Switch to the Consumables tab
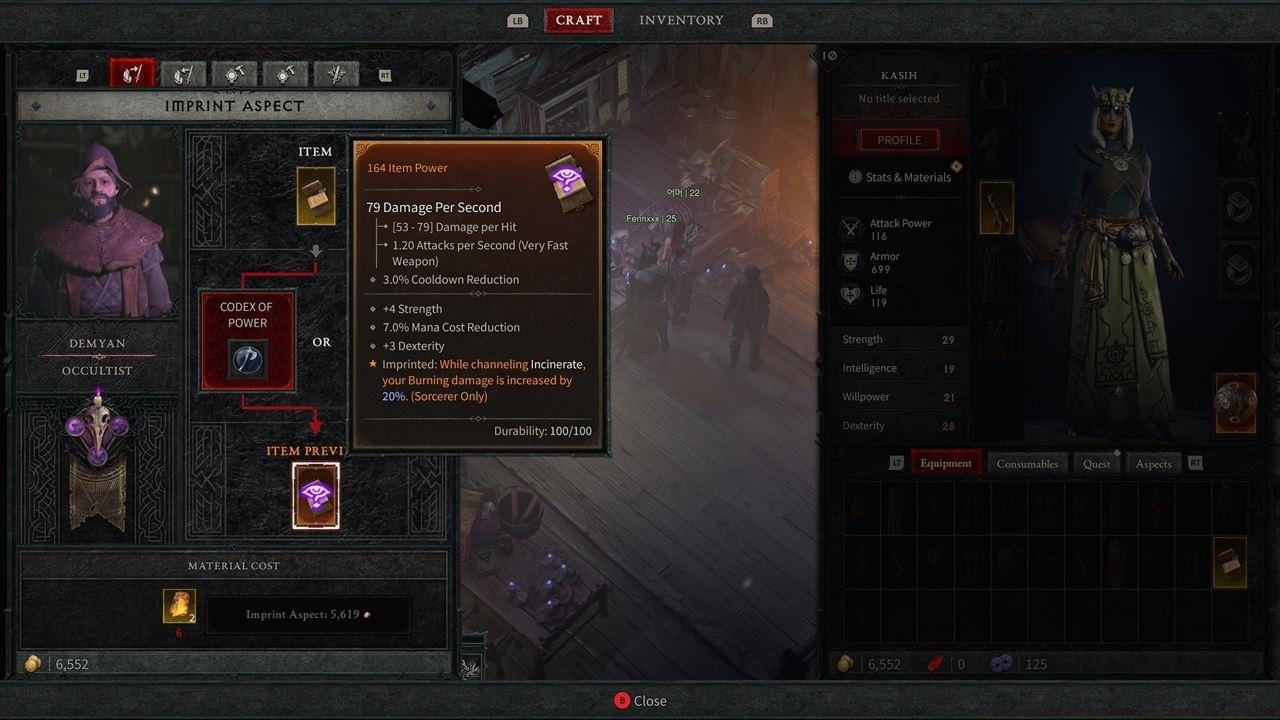The width and height of the screenshot is (1280, 720). pos(1029,463)
